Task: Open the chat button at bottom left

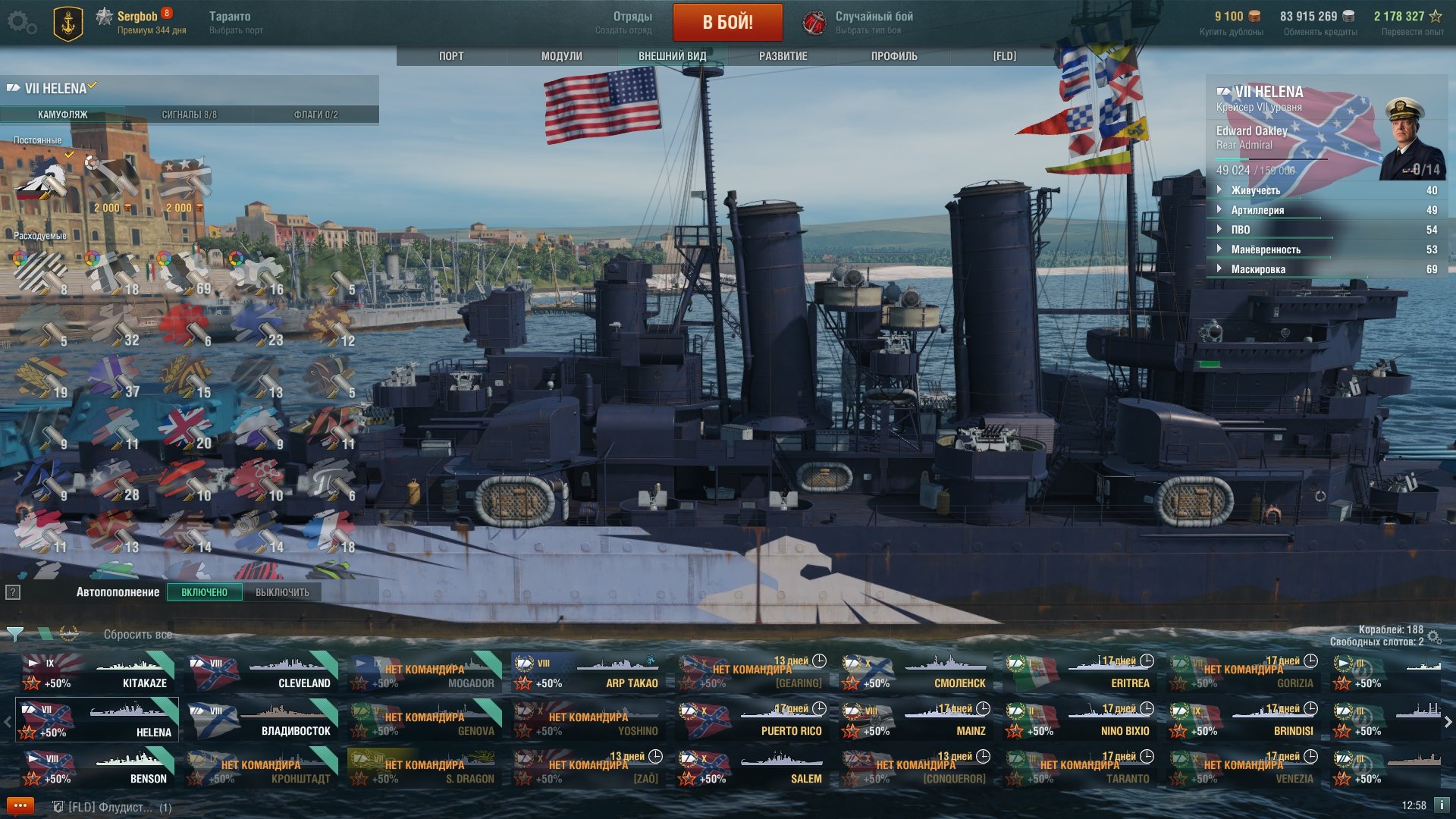Action: point(20,806)
